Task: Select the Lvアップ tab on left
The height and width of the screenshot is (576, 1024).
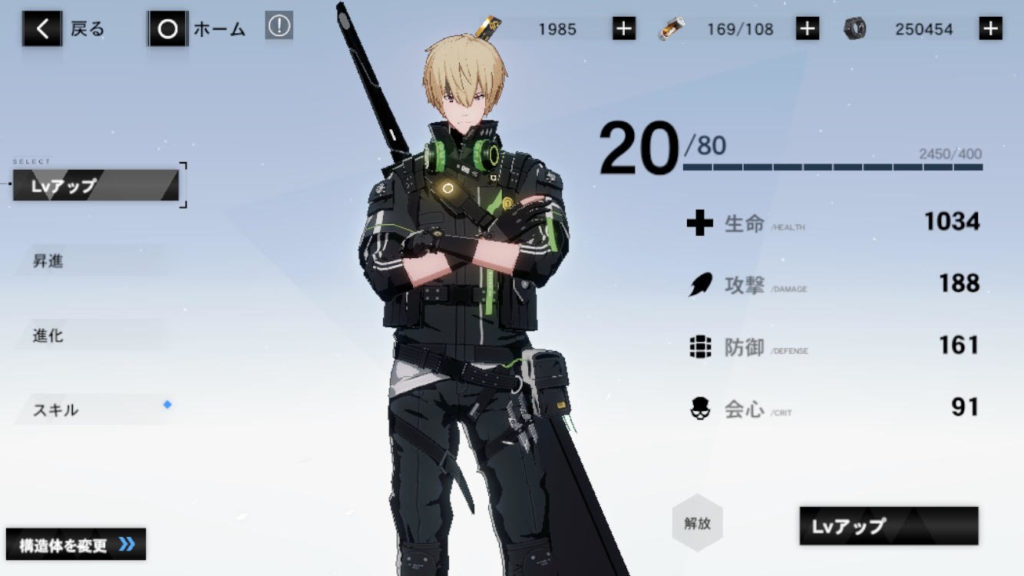Action: tap(96, 185)
